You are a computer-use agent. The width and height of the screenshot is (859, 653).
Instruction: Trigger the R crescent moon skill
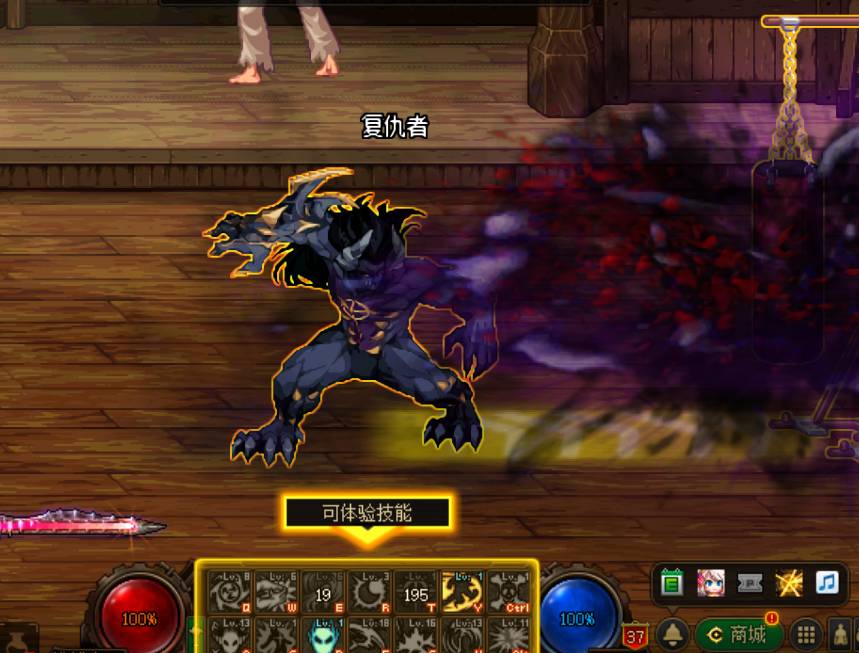[x=369, y=593]
